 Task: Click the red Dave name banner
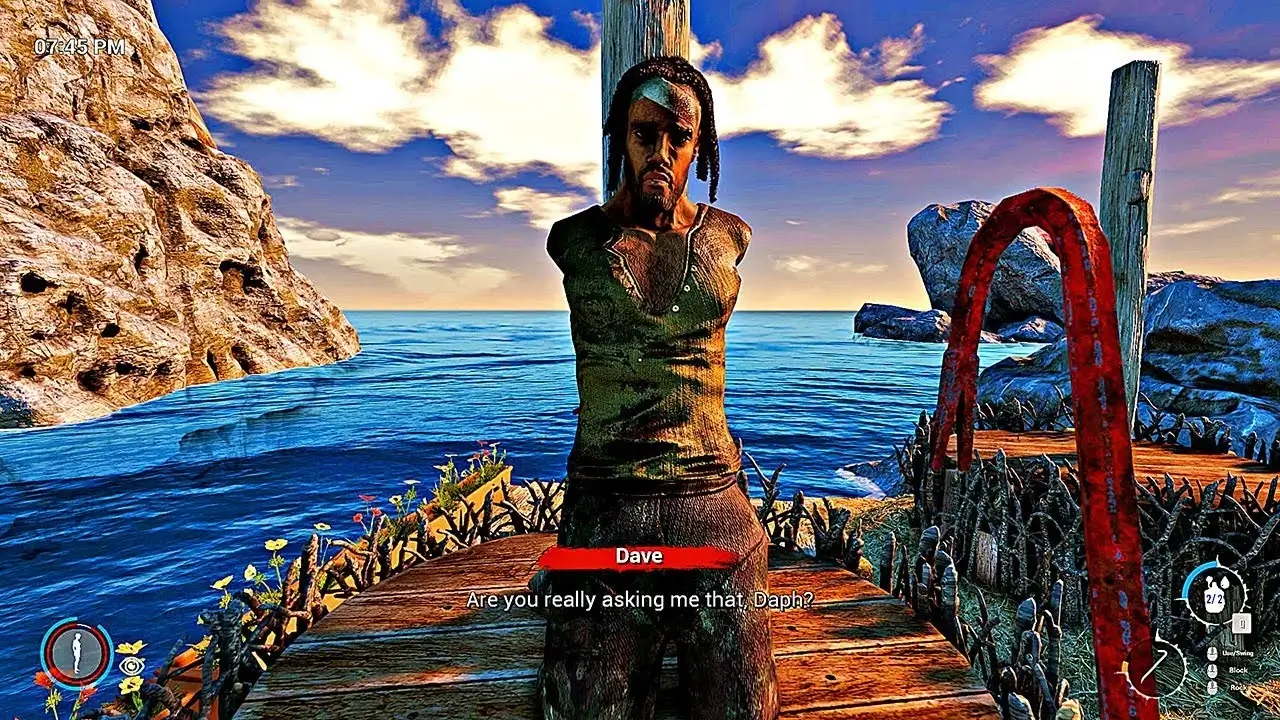coord(640,558)
